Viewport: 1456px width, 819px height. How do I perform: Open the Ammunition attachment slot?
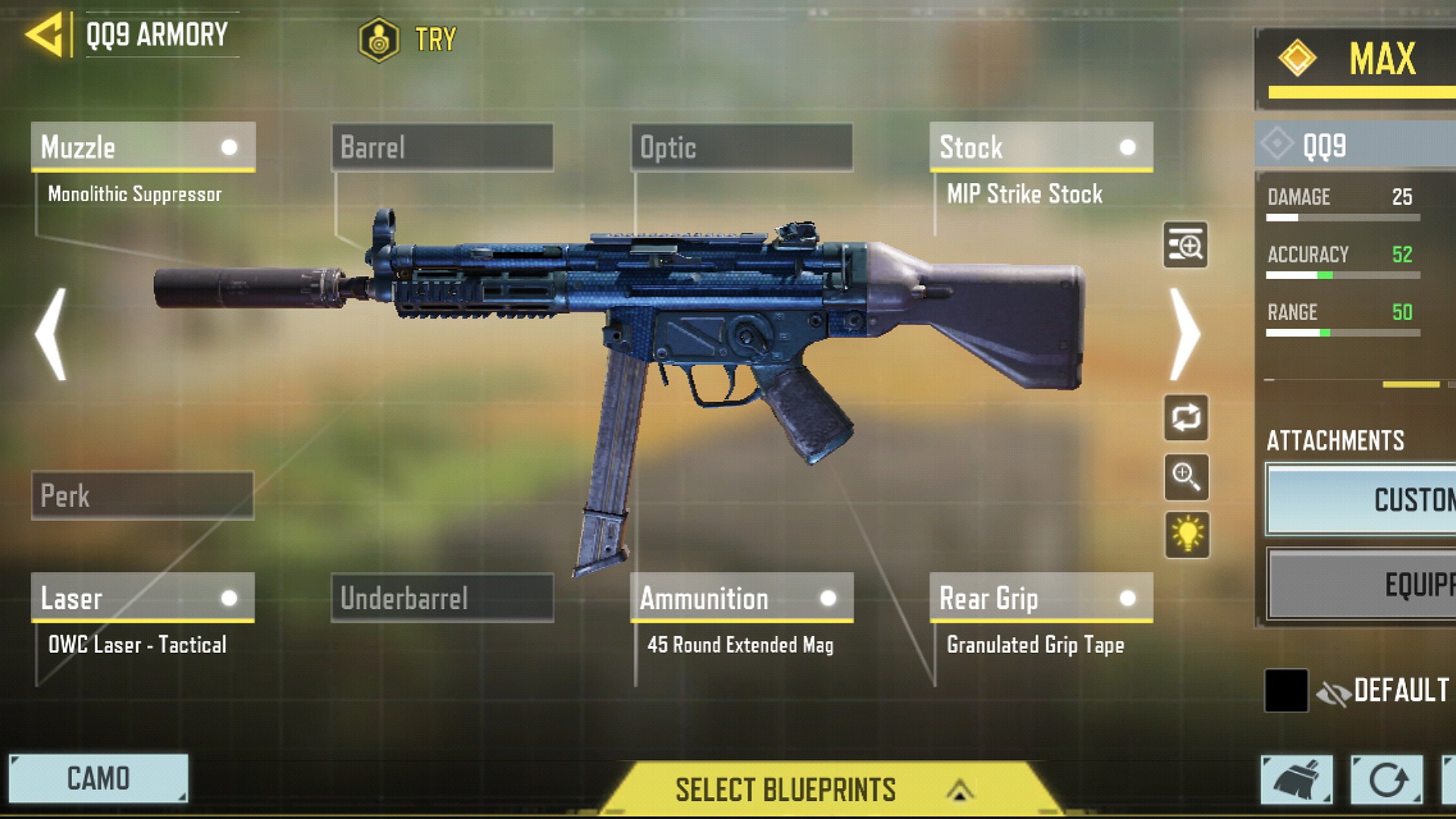[x=742, y=598]
